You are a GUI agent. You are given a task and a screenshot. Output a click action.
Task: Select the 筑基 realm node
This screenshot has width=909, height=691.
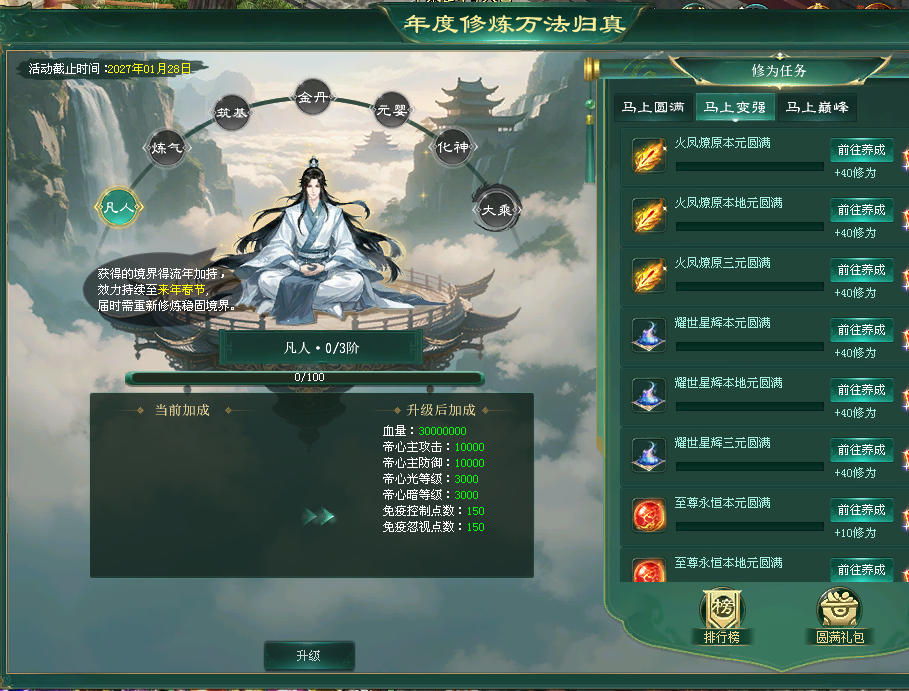tap(232, 112)
